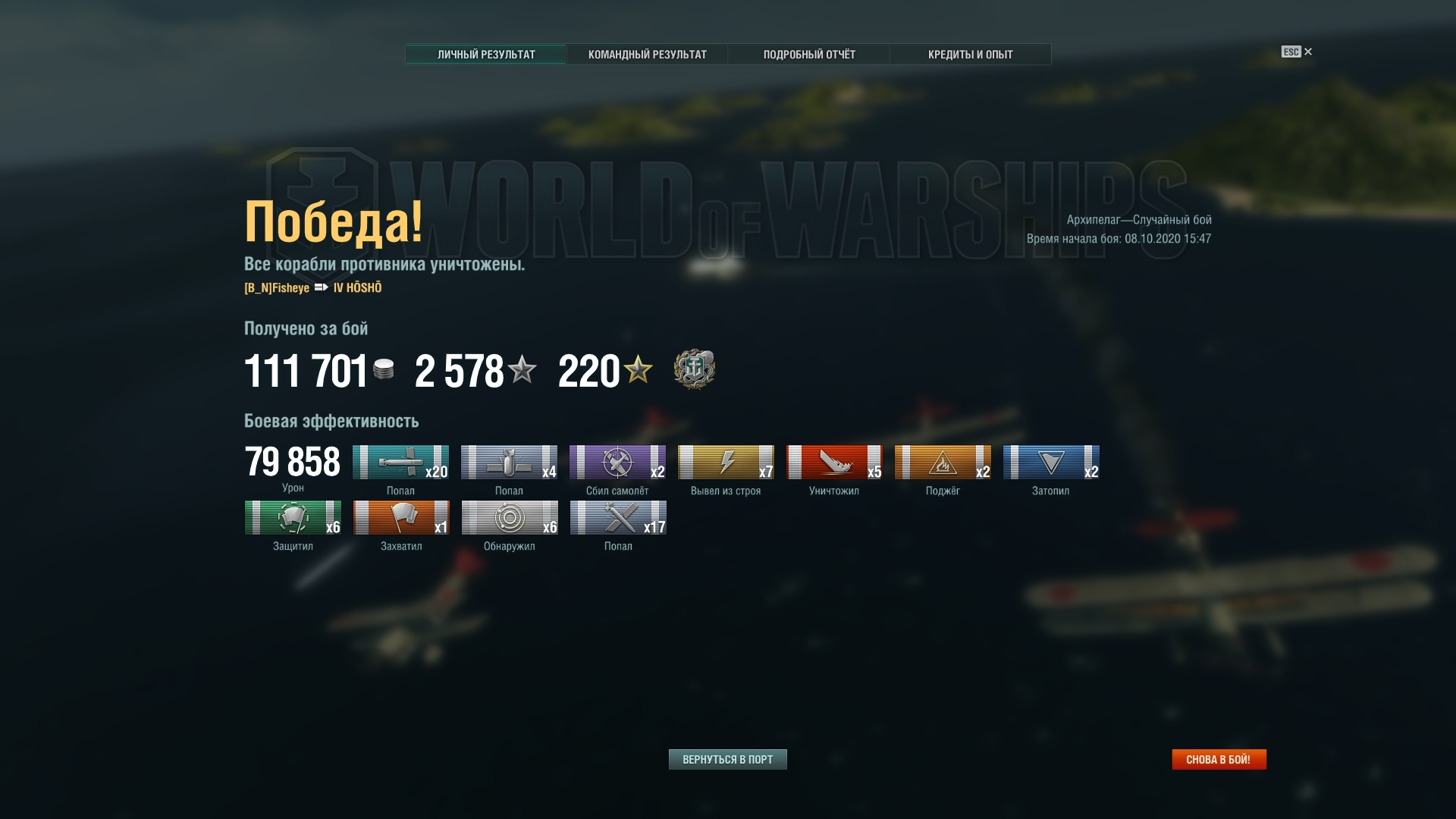
Task: Click the [B_N]Fisheye player name
Action: (x=277, y=288)
